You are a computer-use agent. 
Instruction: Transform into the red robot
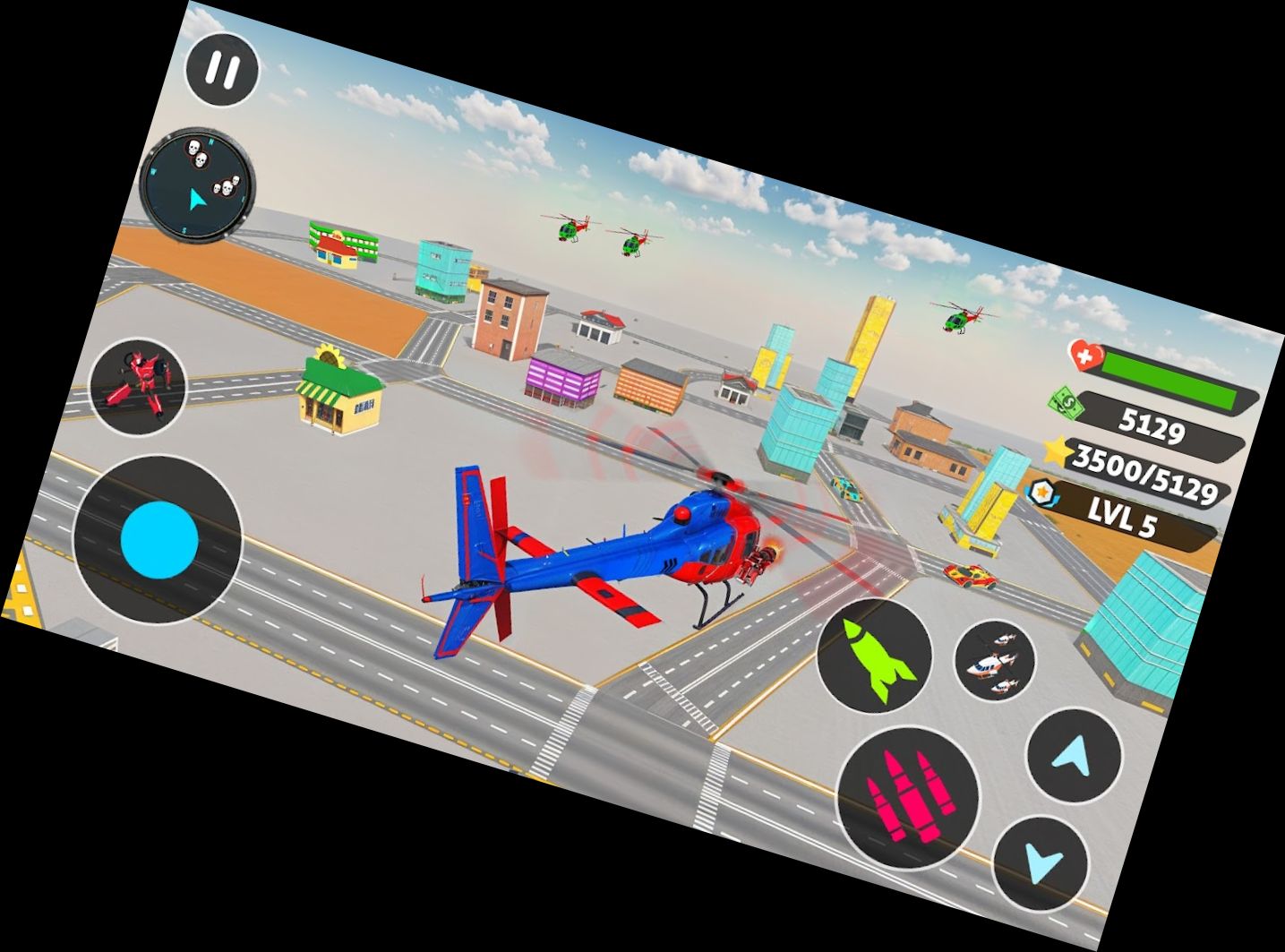click(x=138, y=387)
